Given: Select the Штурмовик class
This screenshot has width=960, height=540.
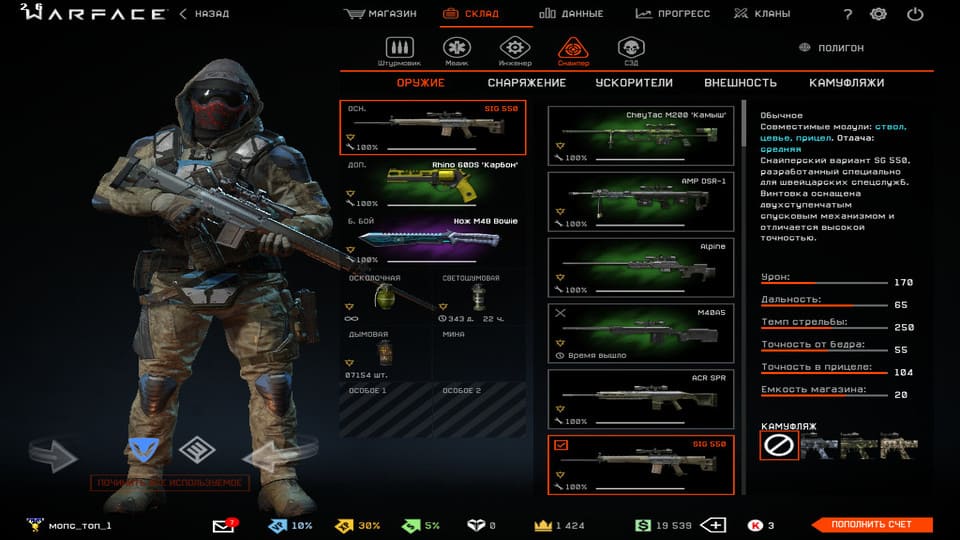Looking at the screenshot, I should 401,50.
